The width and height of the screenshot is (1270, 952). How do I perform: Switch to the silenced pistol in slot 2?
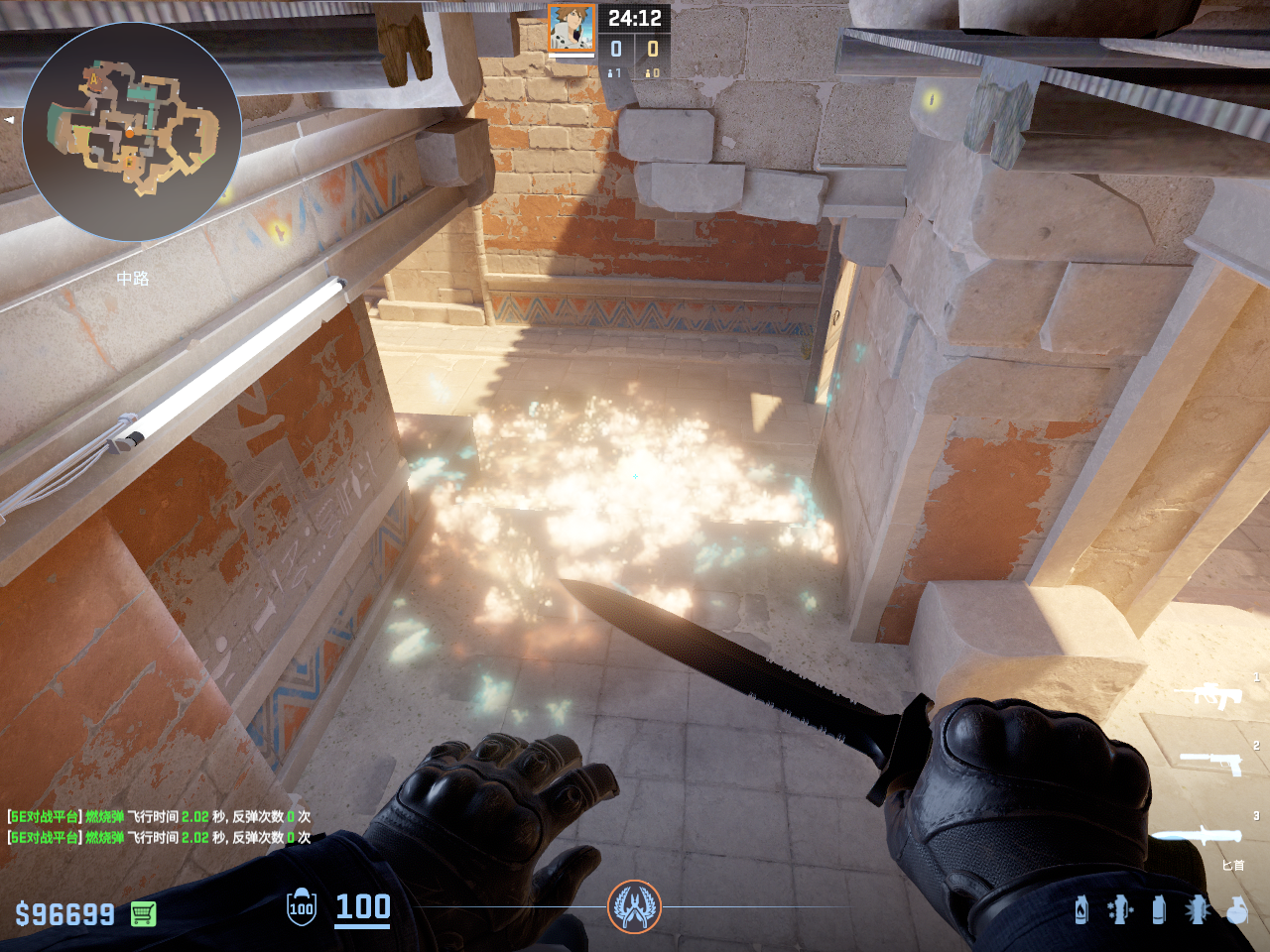(1210, 762)
